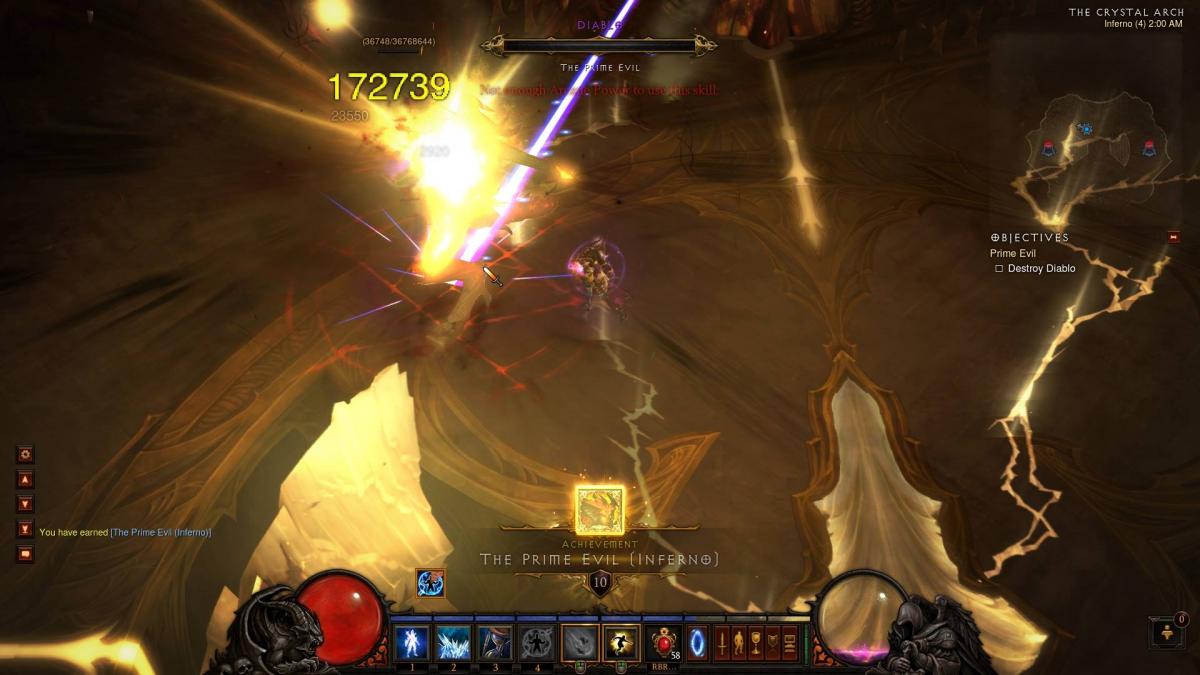1200x675 pixels.
Task: Open chat settings gear button
Action: (26, 454)
